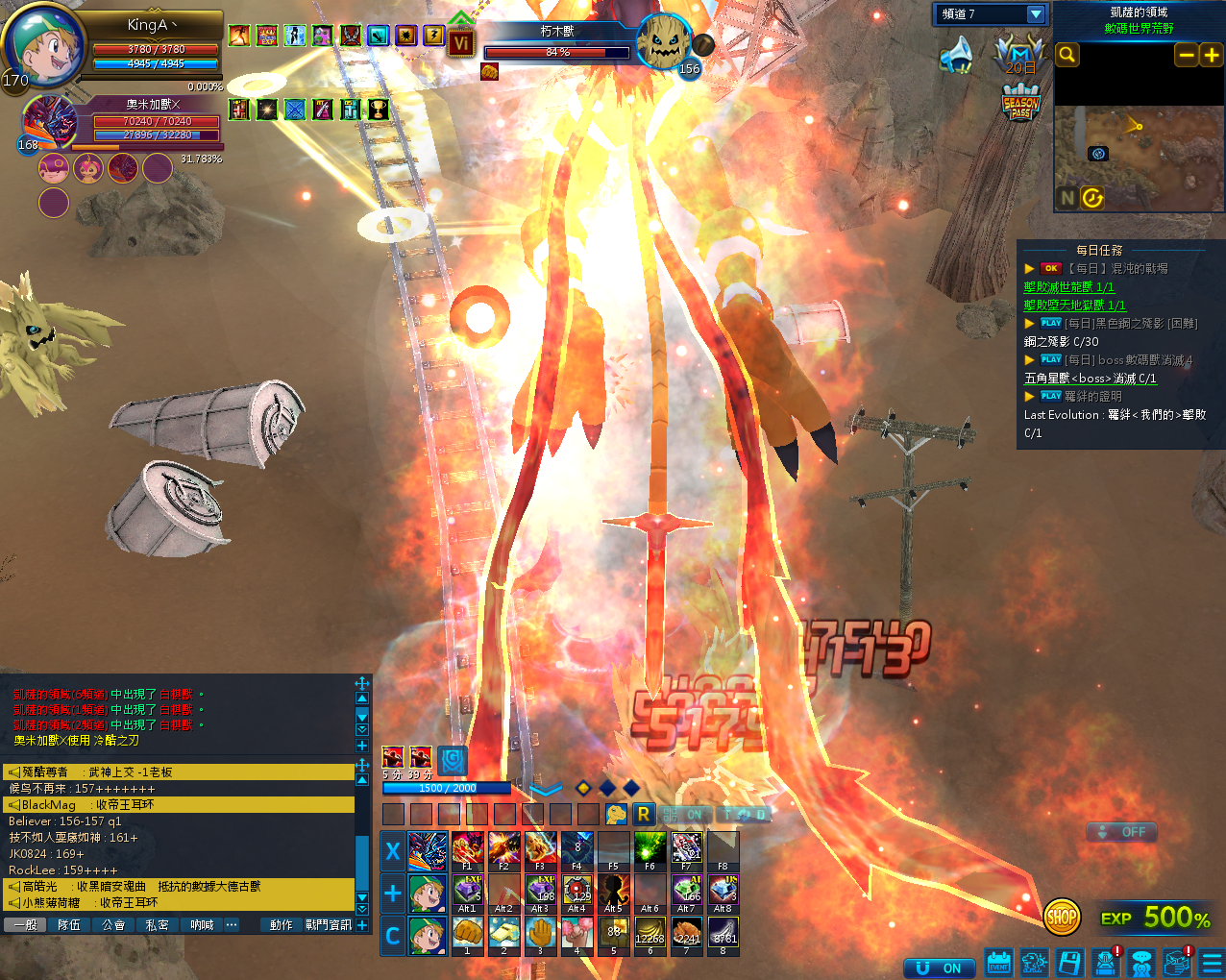Click the minimap magnifying glass search button
Image resolution: width=1226 pixels, height=980 pixels.
[1067, 55]
